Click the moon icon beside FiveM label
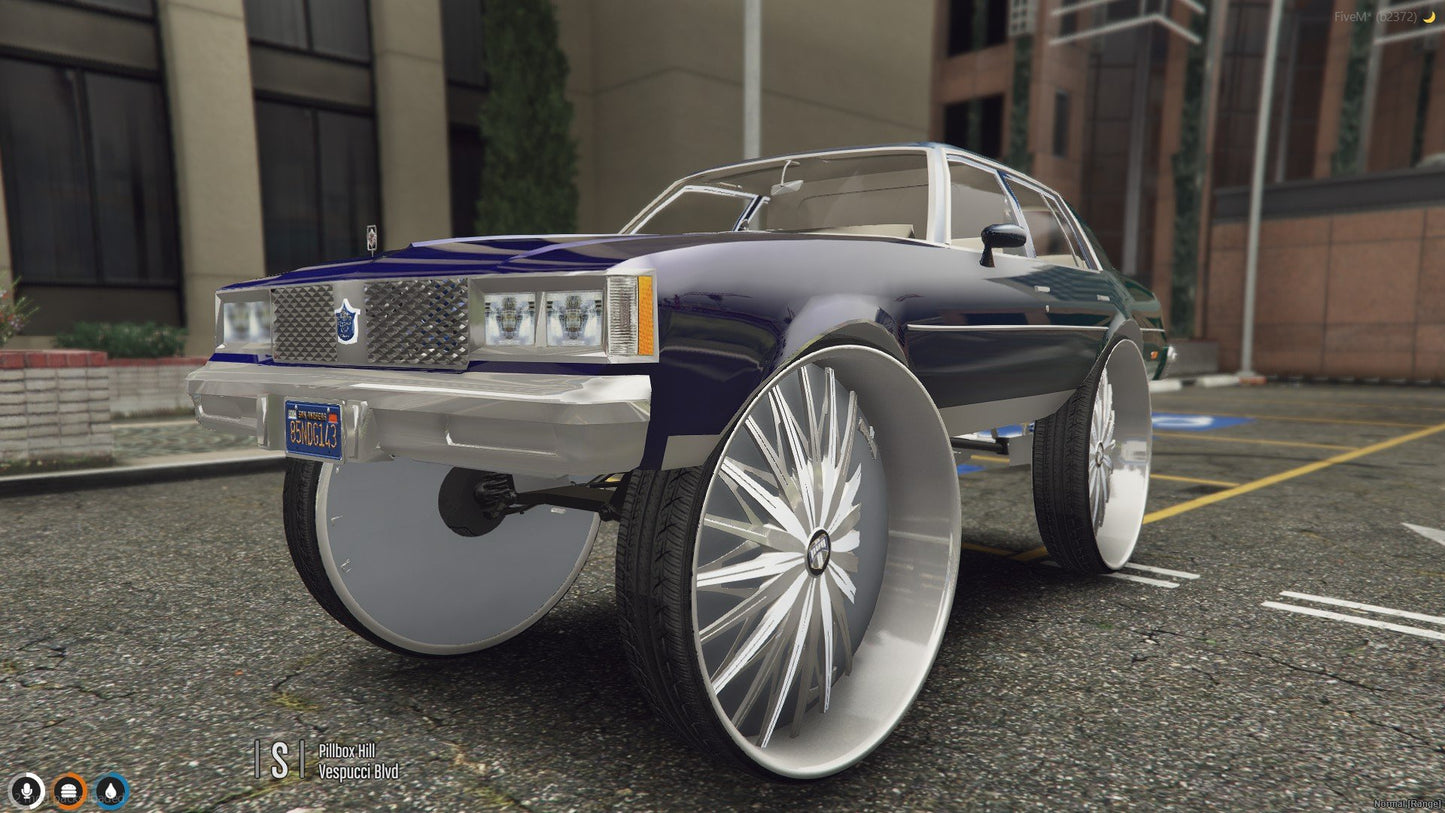1445x813 pixels. pyautogui.click(x=1428, y=16)
